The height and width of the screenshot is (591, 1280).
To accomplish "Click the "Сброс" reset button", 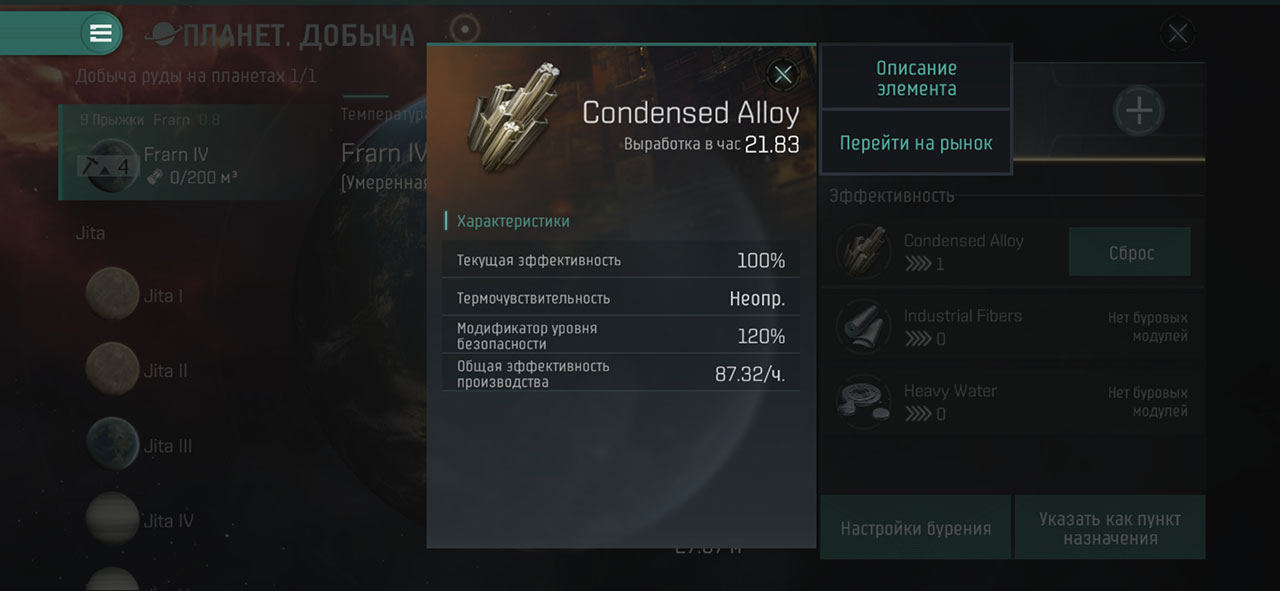I will pyautogui.click(x=1130, y=253).
